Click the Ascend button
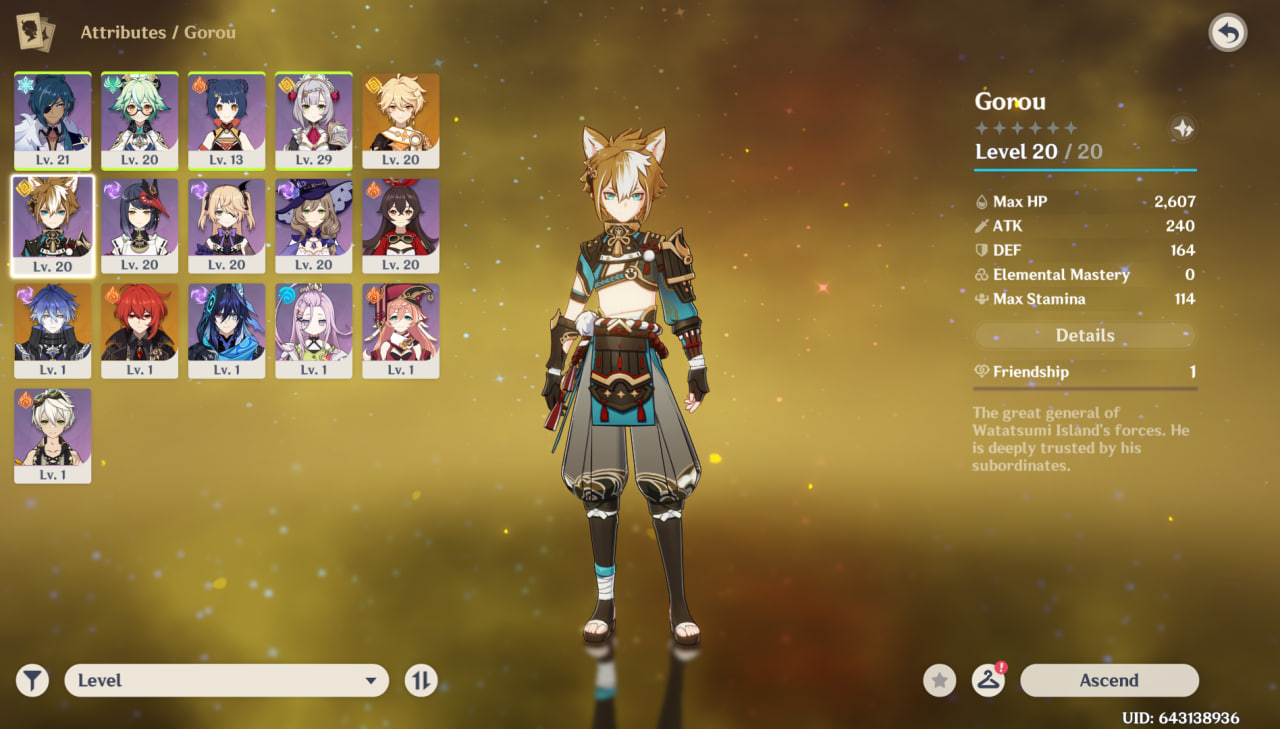1280x729 pixels. tap(1109, 680)
